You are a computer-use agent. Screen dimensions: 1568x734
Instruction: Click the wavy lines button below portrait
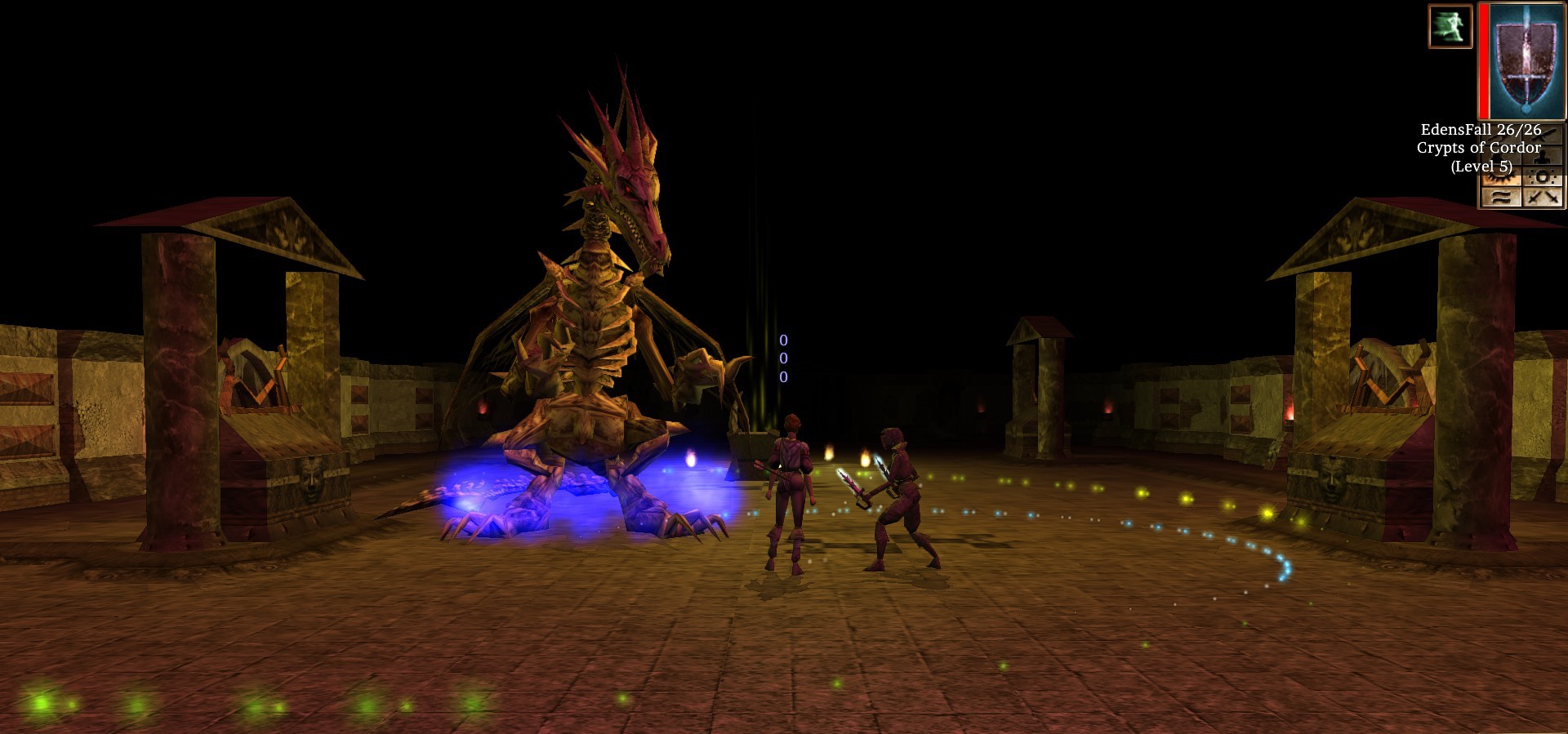[1501, 197]
